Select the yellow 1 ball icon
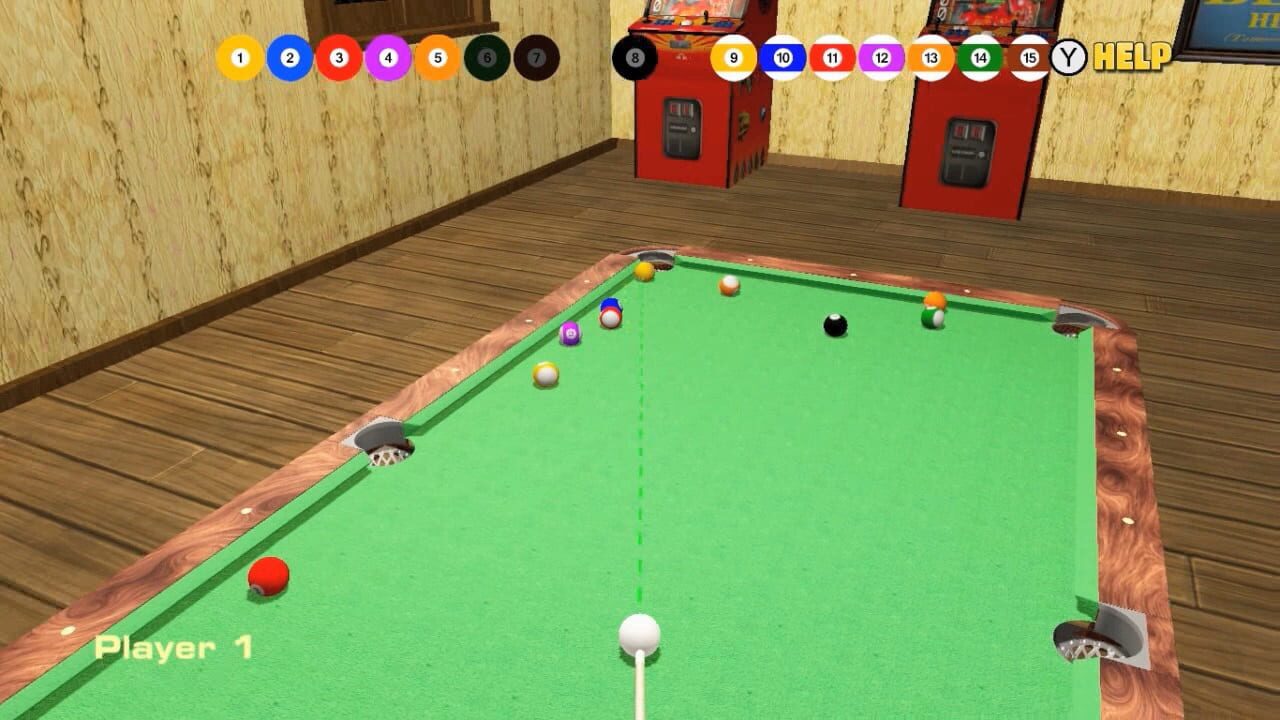The height and width of the screenshot is (720, 1280). tap(238, 57)
